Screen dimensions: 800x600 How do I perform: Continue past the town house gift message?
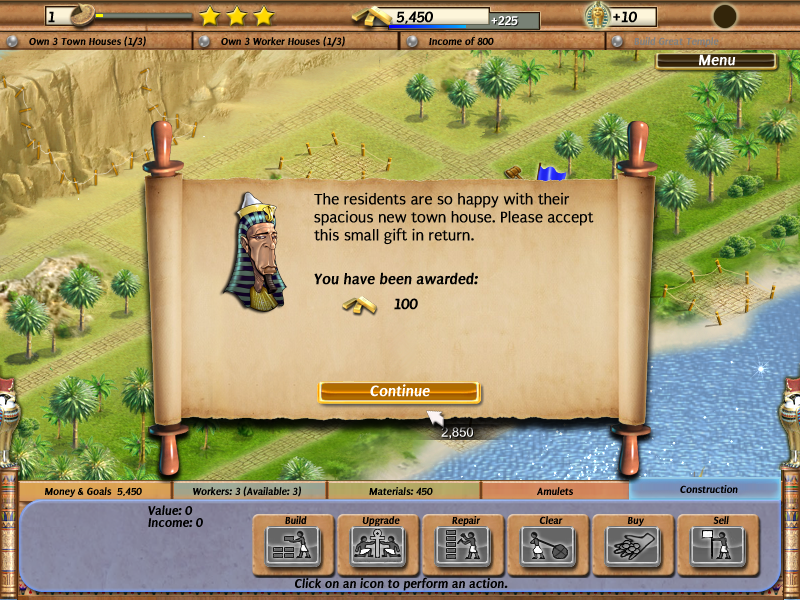pyautogui.click(x=399, y=392)
